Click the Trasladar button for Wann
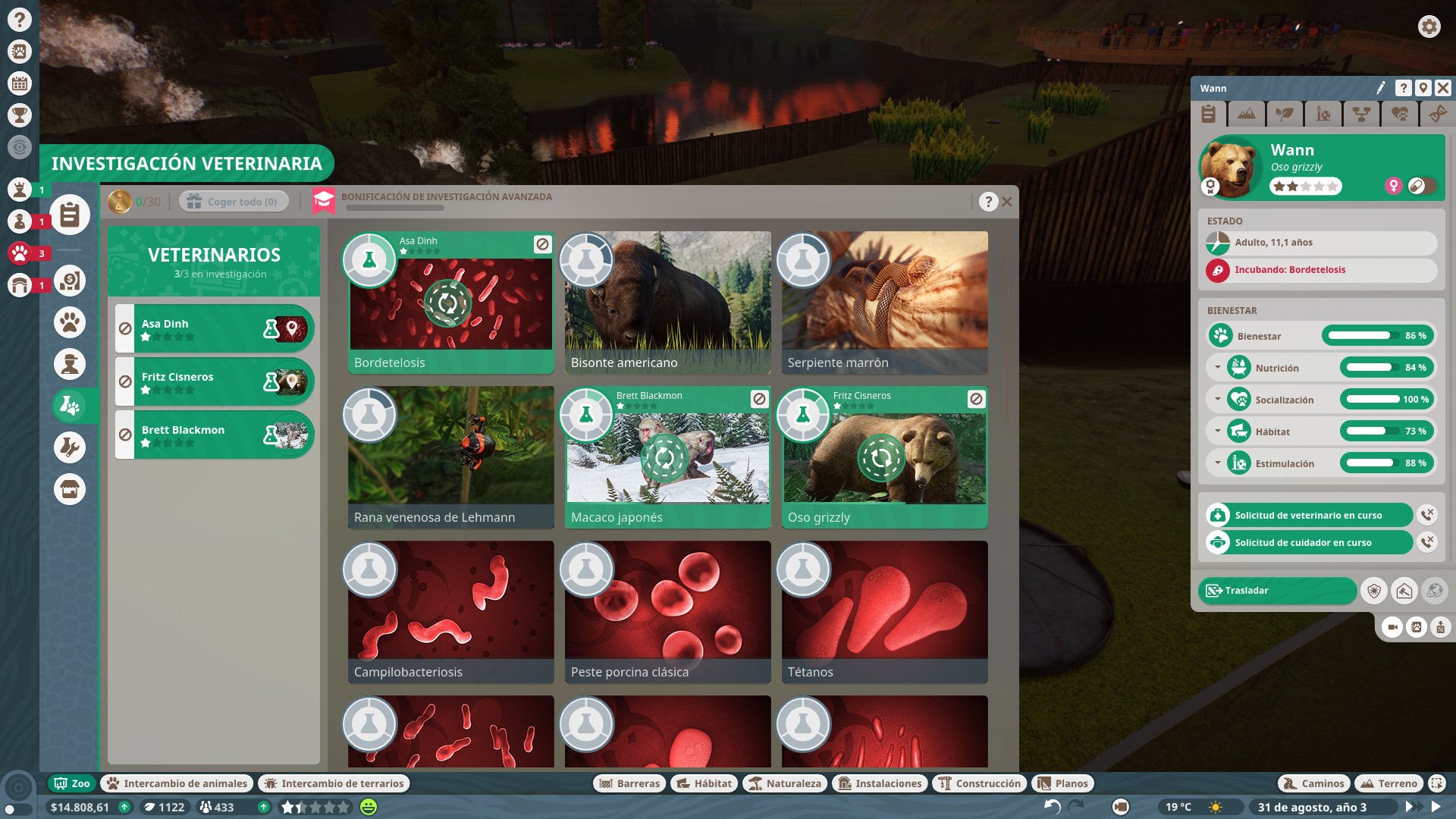Screen dimensions: 1456x819 [1278, 590]
